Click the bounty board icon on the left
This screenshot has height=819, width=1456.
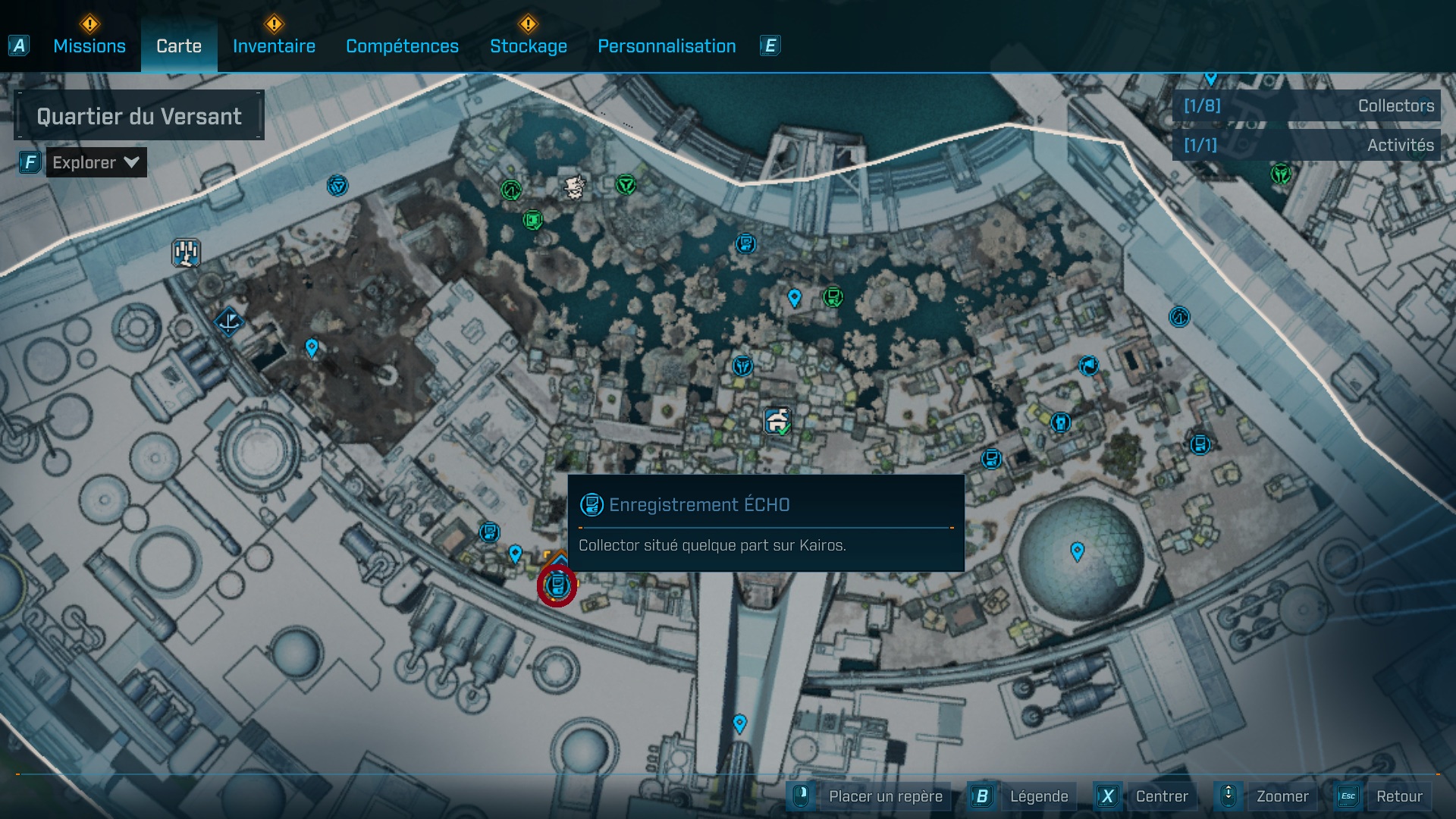pyautogui.click(x=184, y=250)
